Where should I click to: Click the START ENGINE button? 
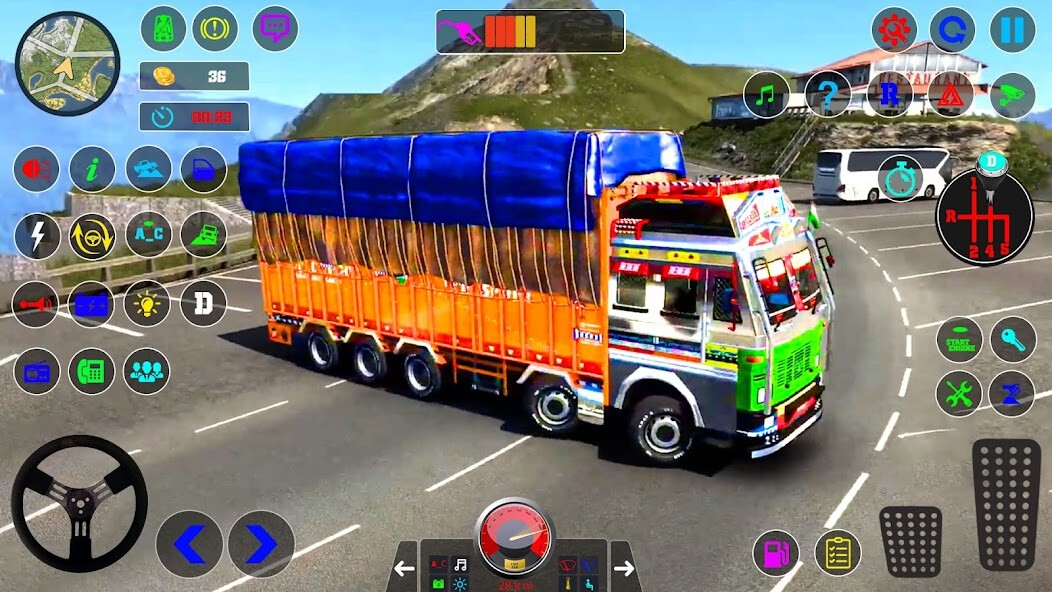[959, 341]
